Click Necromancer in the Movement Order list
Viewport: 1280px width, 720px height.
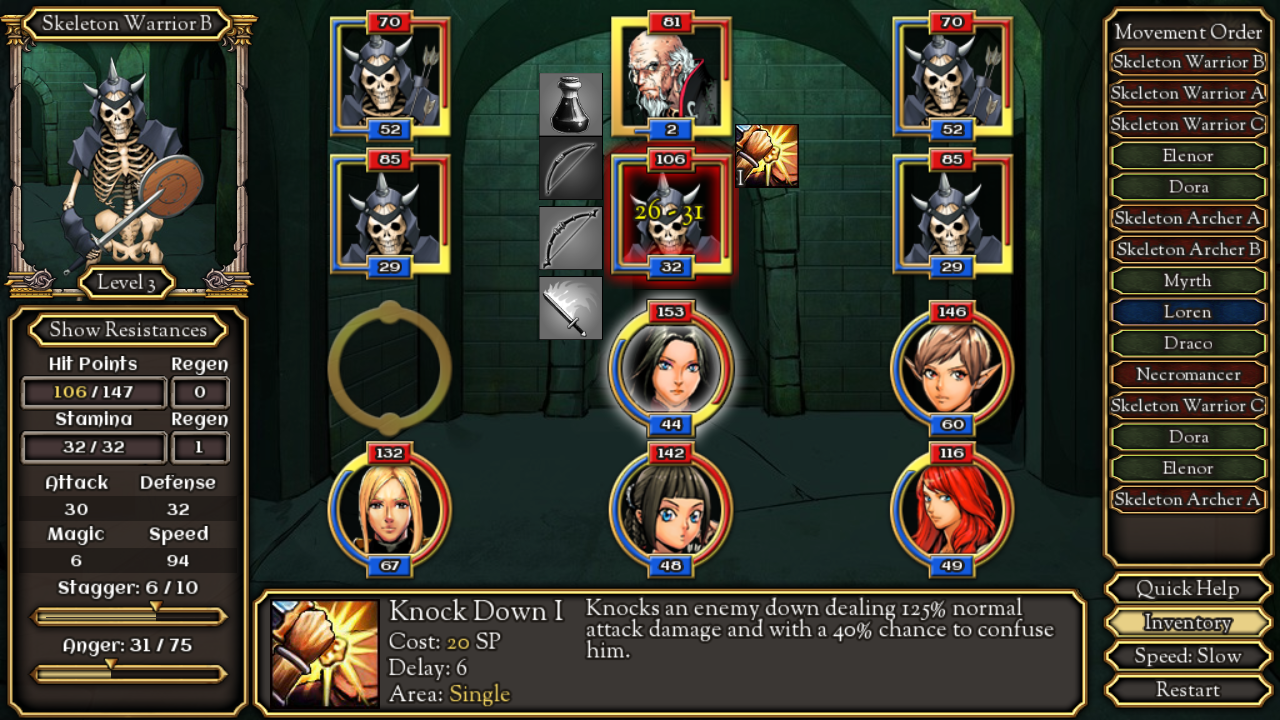[1187, 374]
